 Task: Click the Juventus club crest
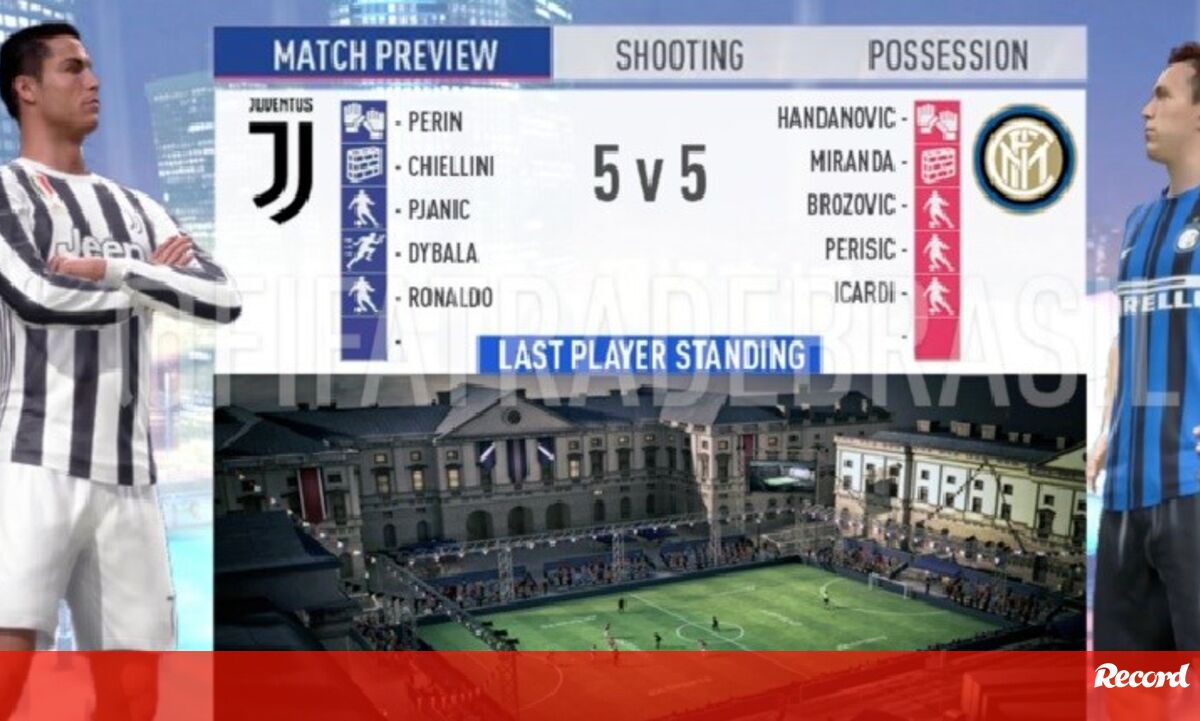(x=281, y=158)
